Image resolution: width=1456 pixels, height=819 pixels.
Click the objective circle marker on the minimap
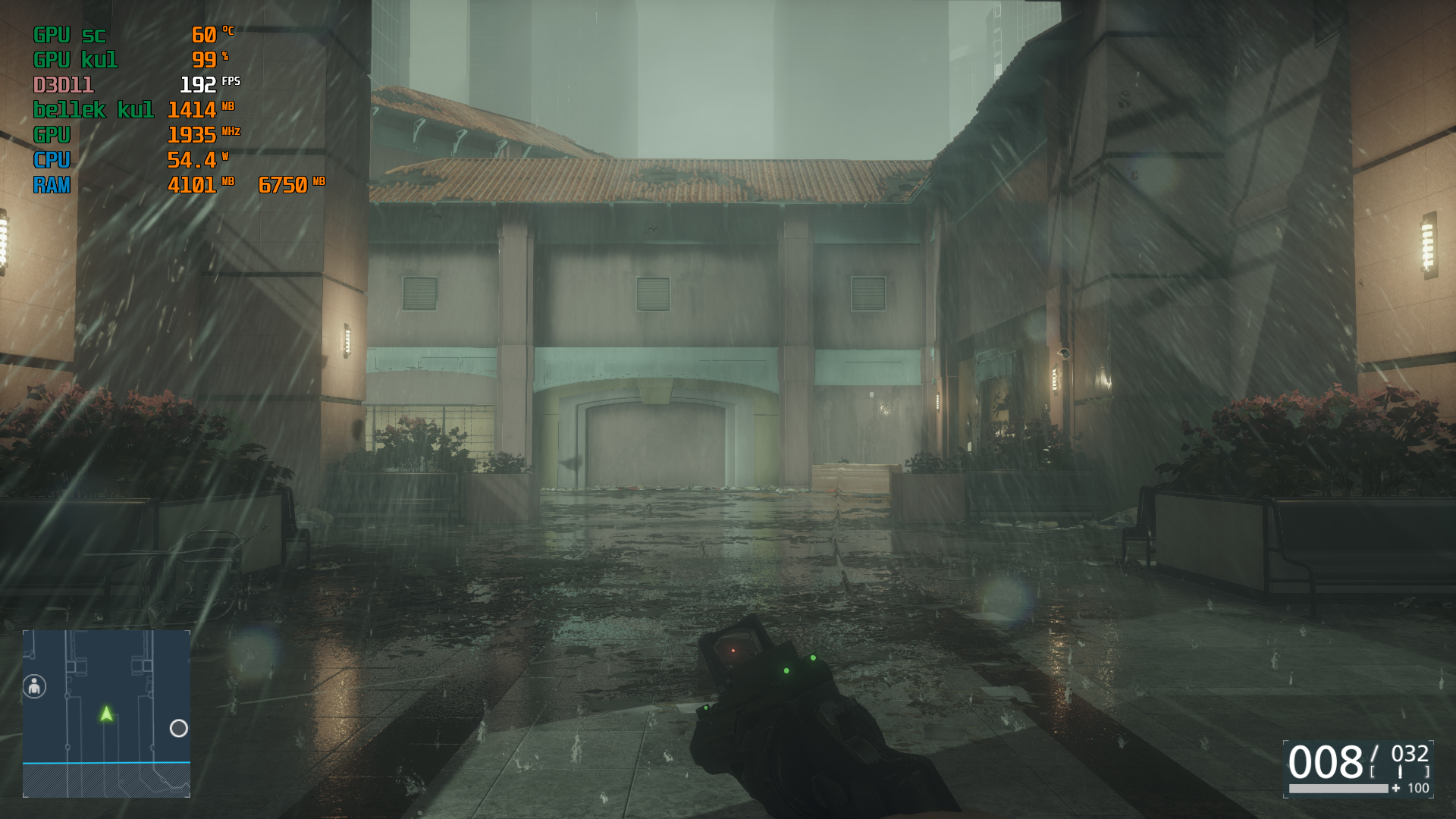(x=179, y=729)
